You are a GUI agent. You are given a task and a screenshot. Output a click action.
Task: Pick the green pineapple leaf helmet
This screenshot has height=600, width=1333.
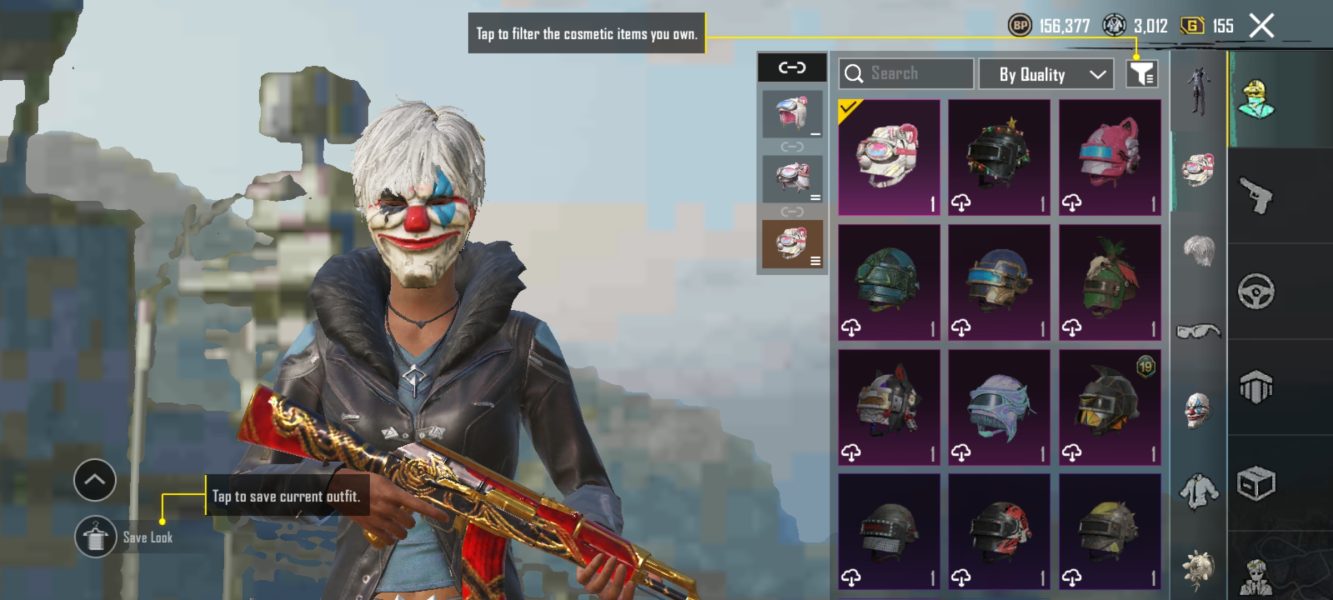click(x=1110, y=282)
